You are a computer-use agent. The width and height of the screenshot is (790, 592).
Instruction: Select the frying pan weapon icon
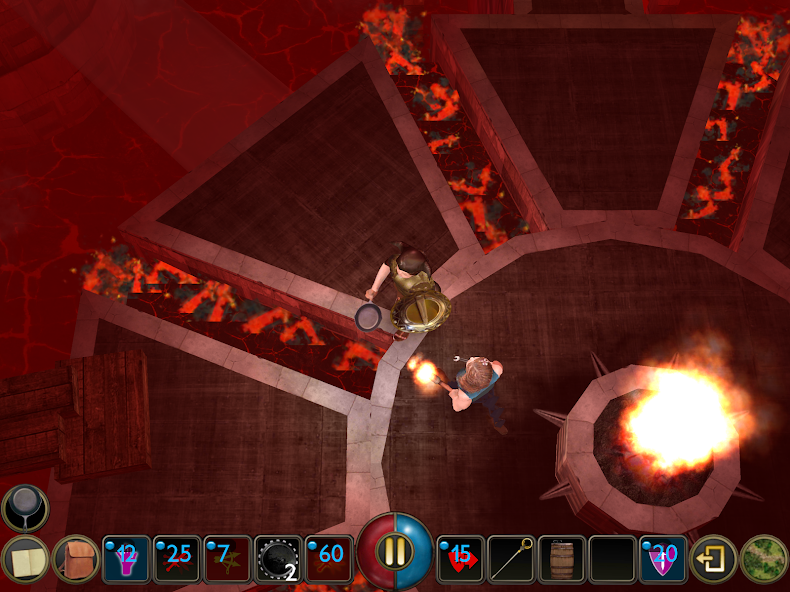point(24,508)
